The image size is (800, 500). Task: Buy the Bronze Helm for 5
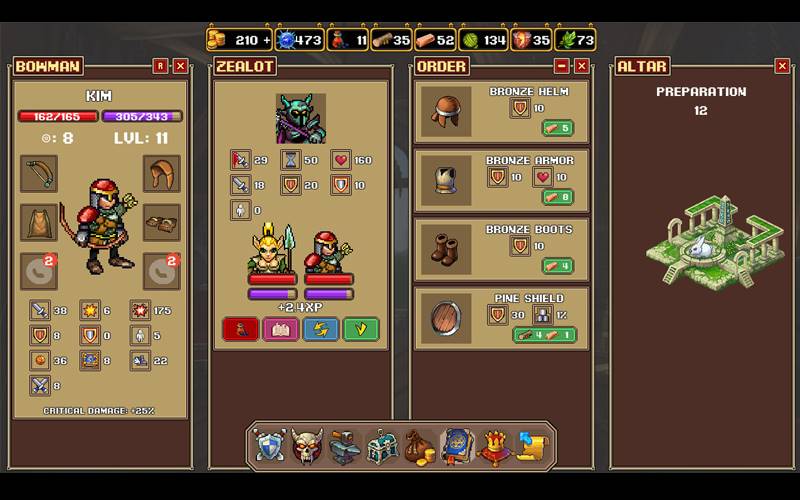click(557, 128)
